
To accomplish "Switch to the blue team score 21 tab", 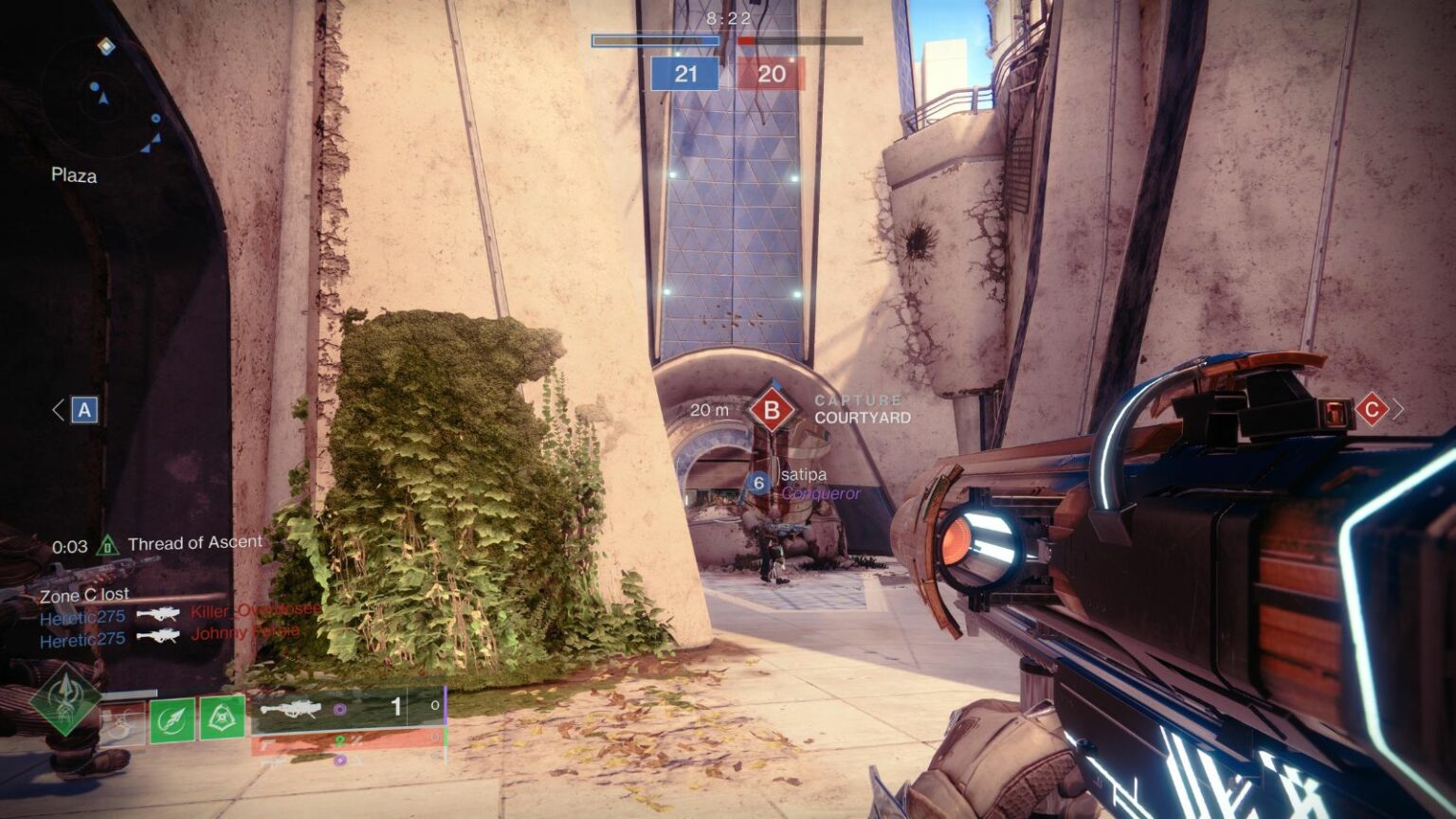I will [684, 70].
